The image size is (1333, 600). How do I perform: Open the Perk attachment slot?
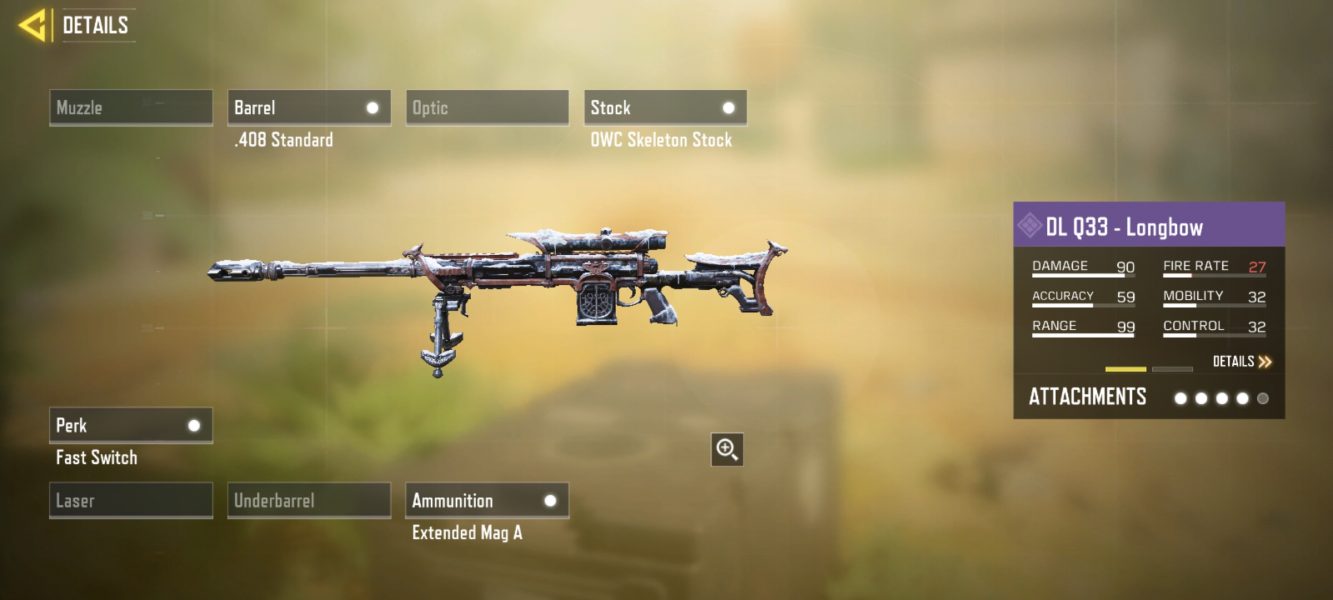tap(131, 426)
